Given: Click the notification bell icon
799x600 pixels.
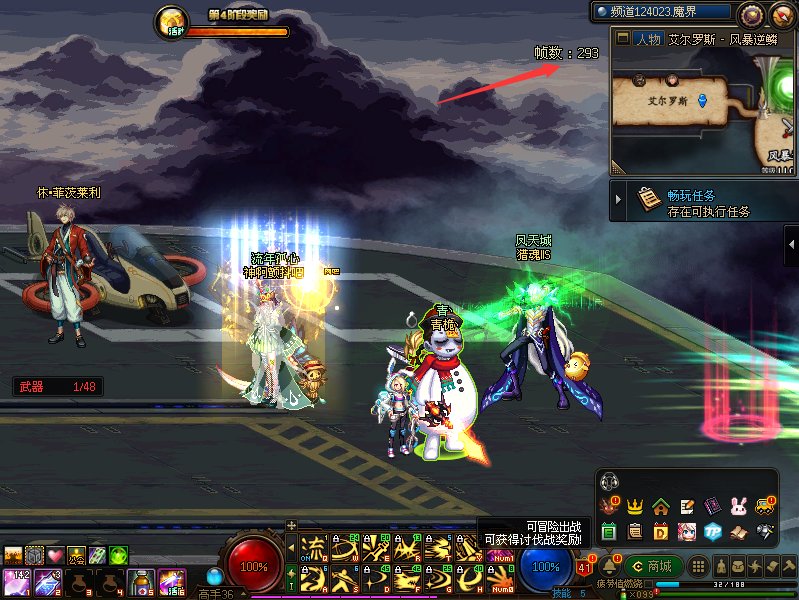Looking at the screenshot, I should tap(609, 566).
